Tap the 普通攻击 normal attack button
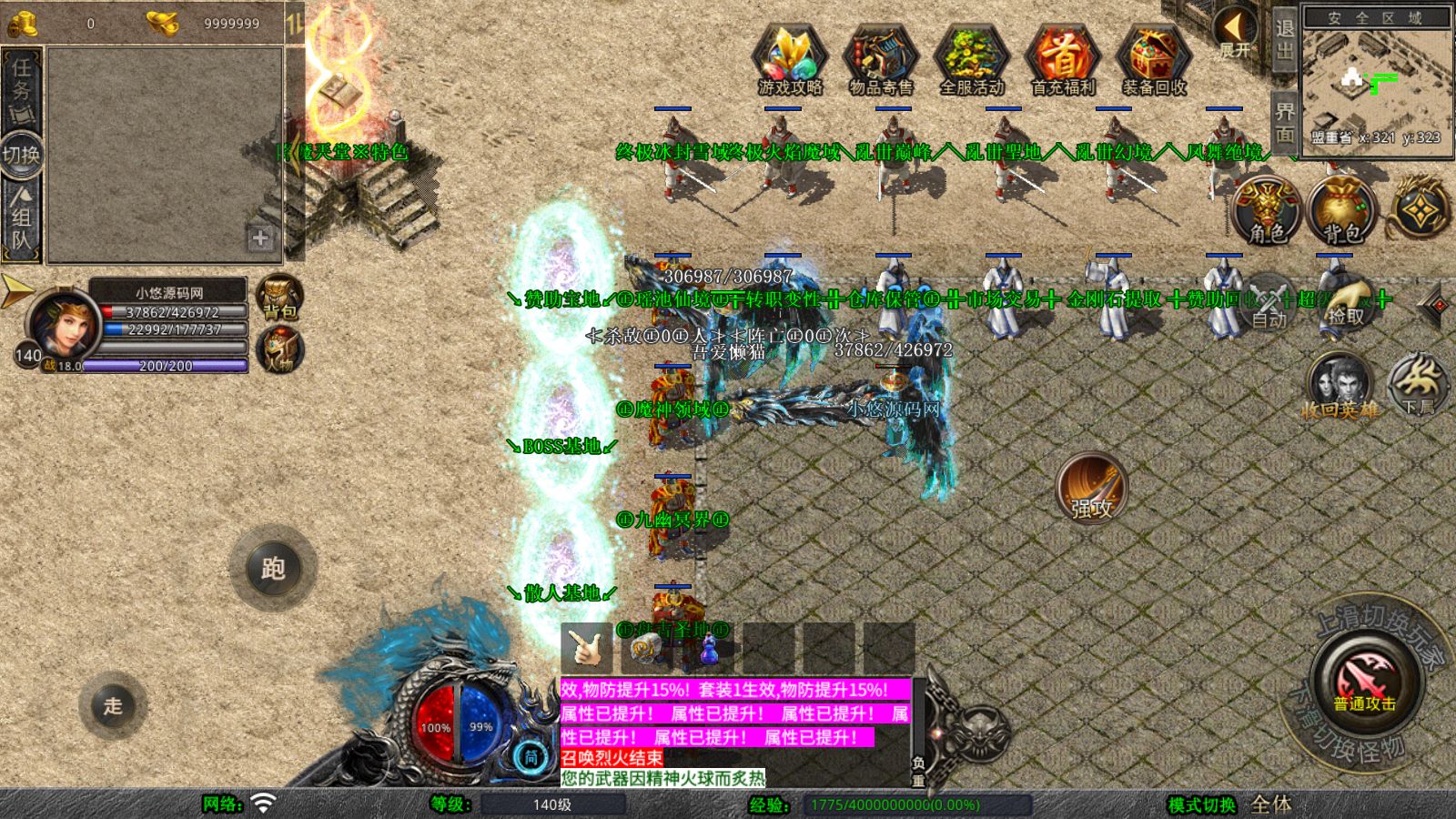1456x819 pixels. click(x=1364, y=682)
